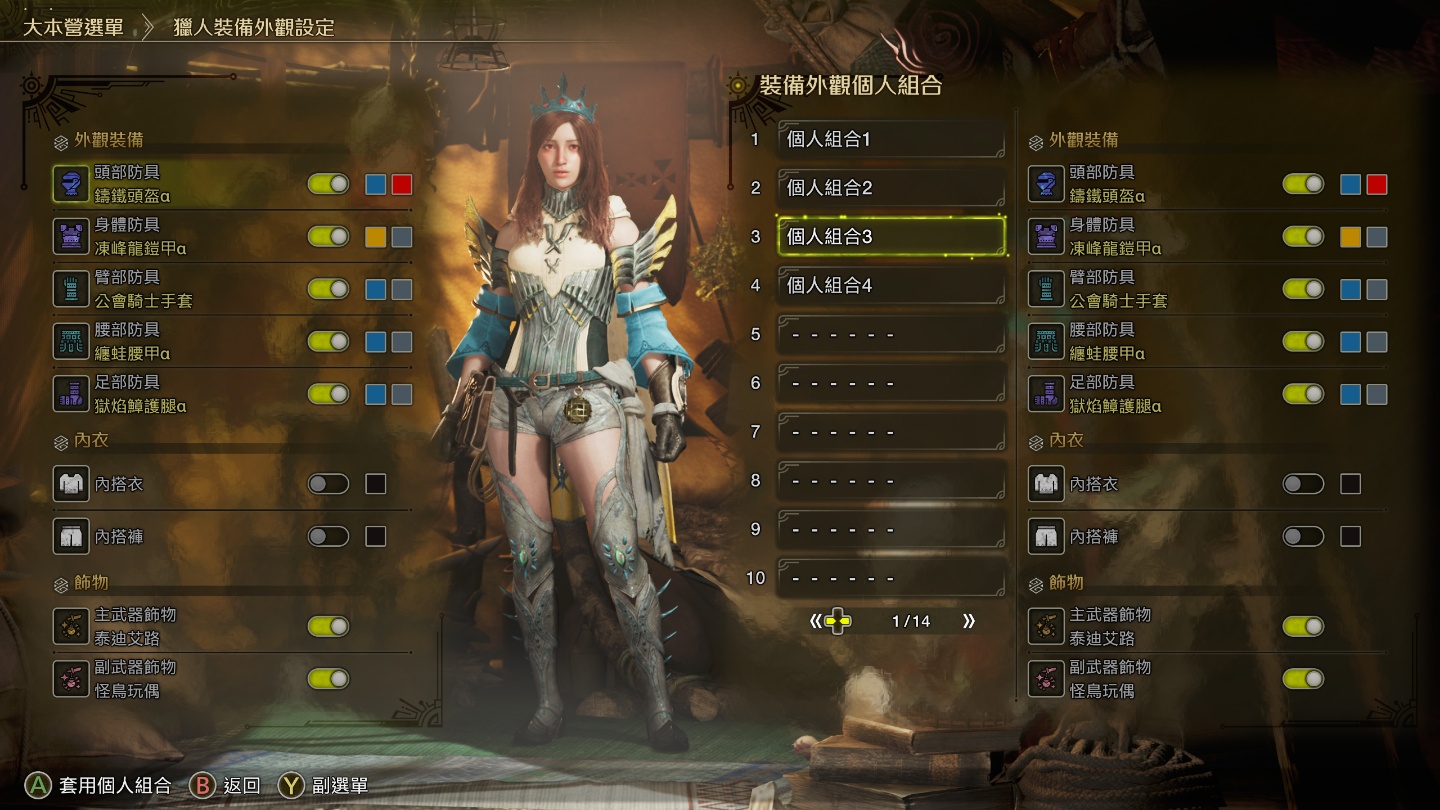The width and height of the screenshot is (1440, 810).
Task: Go to the previous preset page arrow
Action: pyautogui.click(x=816, y=621)
